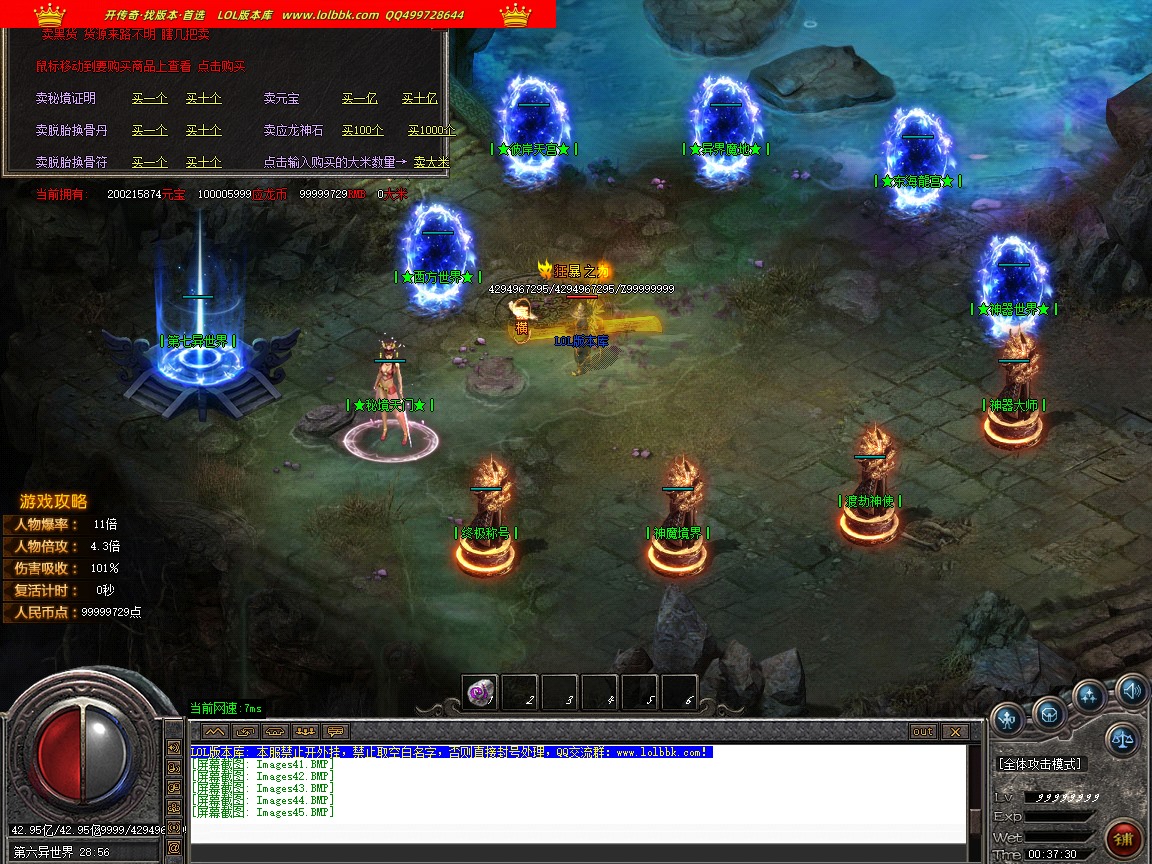This screenshot has width=1152, height=864.
Task: Click the 卖大米 rice purchase link
Action: [431, 162]
